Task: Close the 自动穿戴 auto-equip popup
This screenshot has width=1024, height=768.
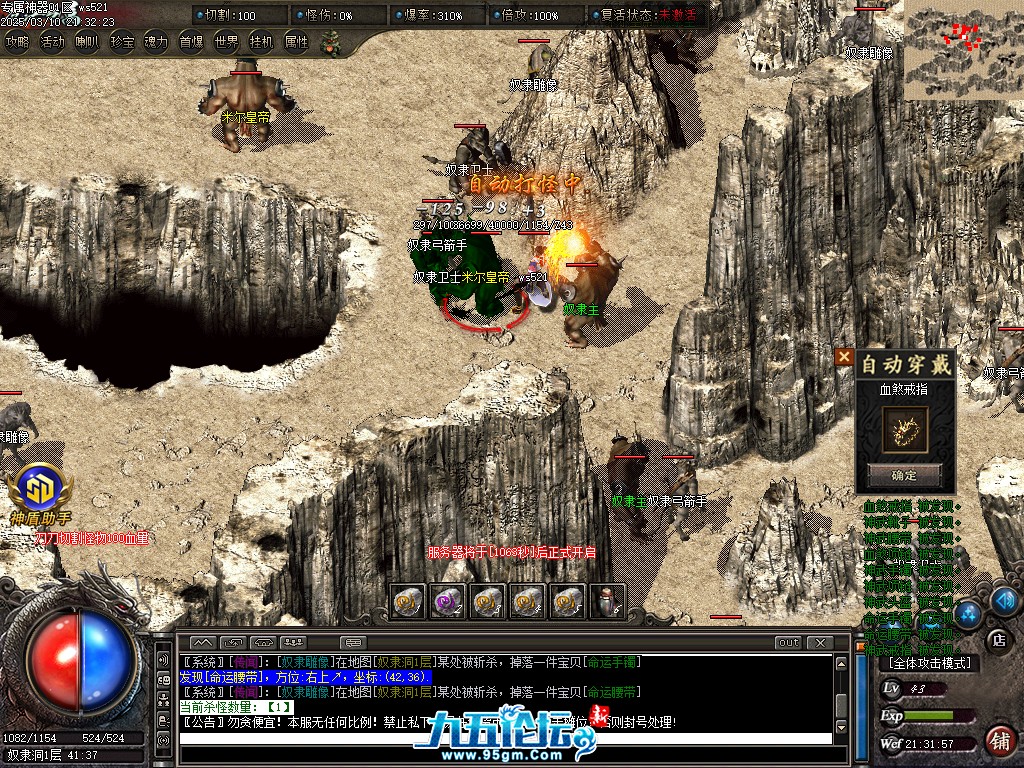Action: pyautogui.click(x=844, y=357)
